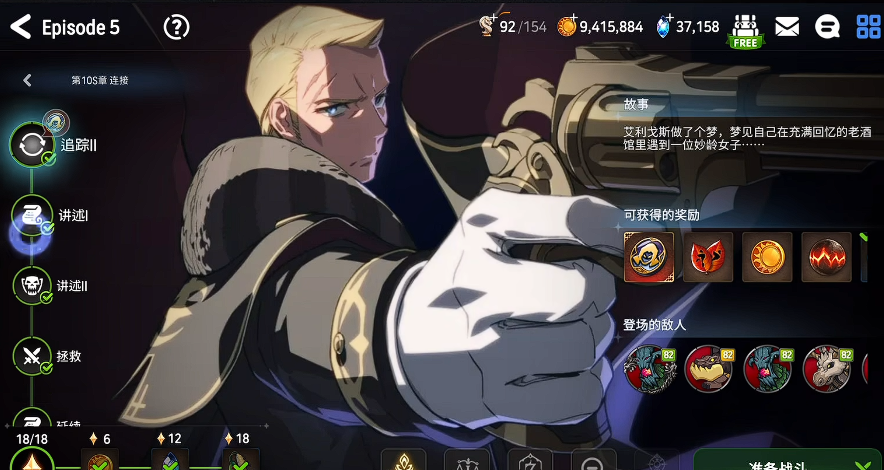This screenshot has width=884, height=470.
Task: Start battle with the green 准备战斗 button
Action: click(x=788, y=458)
